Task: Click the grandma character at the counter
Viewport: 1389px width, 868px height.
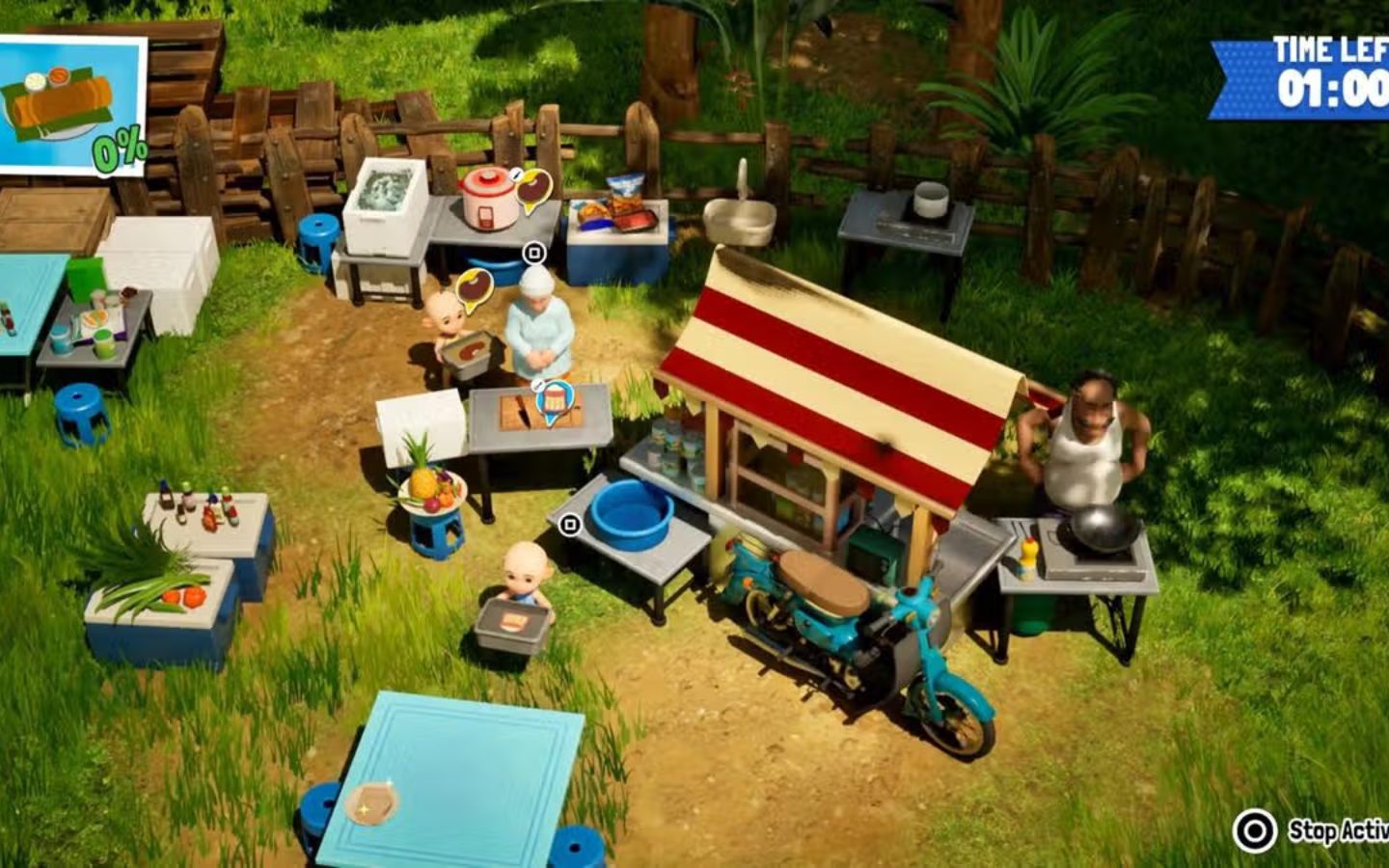Action: point(536,328)
